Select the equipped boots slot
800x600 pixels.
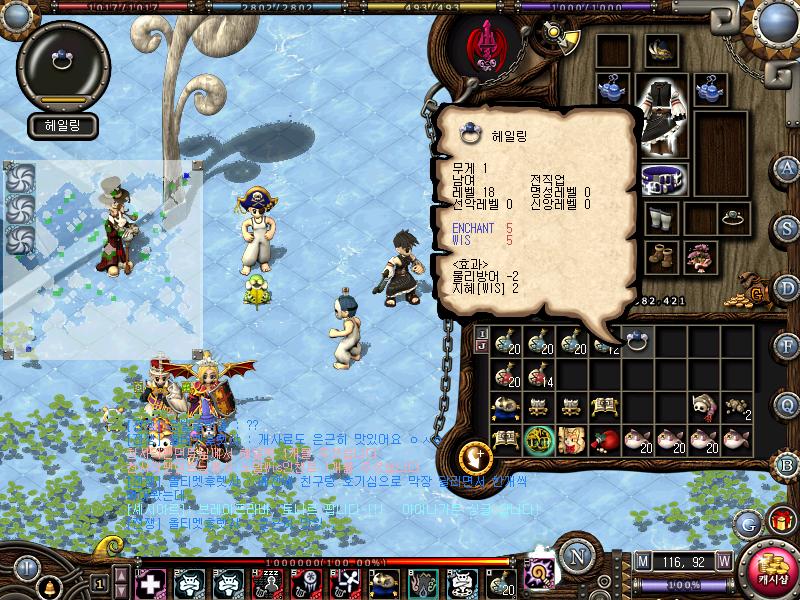coord(660,257)
